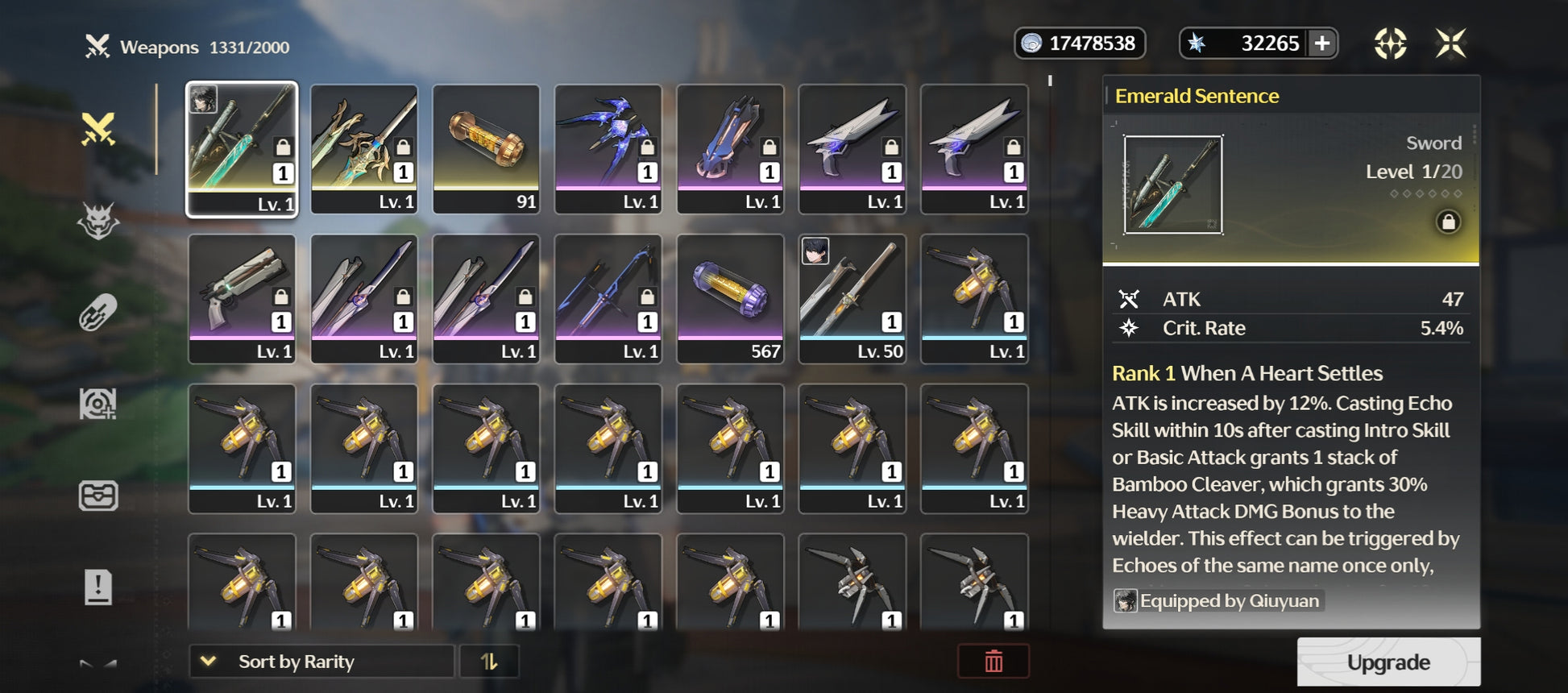
Task: Toggle the sort order direction
Action: pos(489,662)
